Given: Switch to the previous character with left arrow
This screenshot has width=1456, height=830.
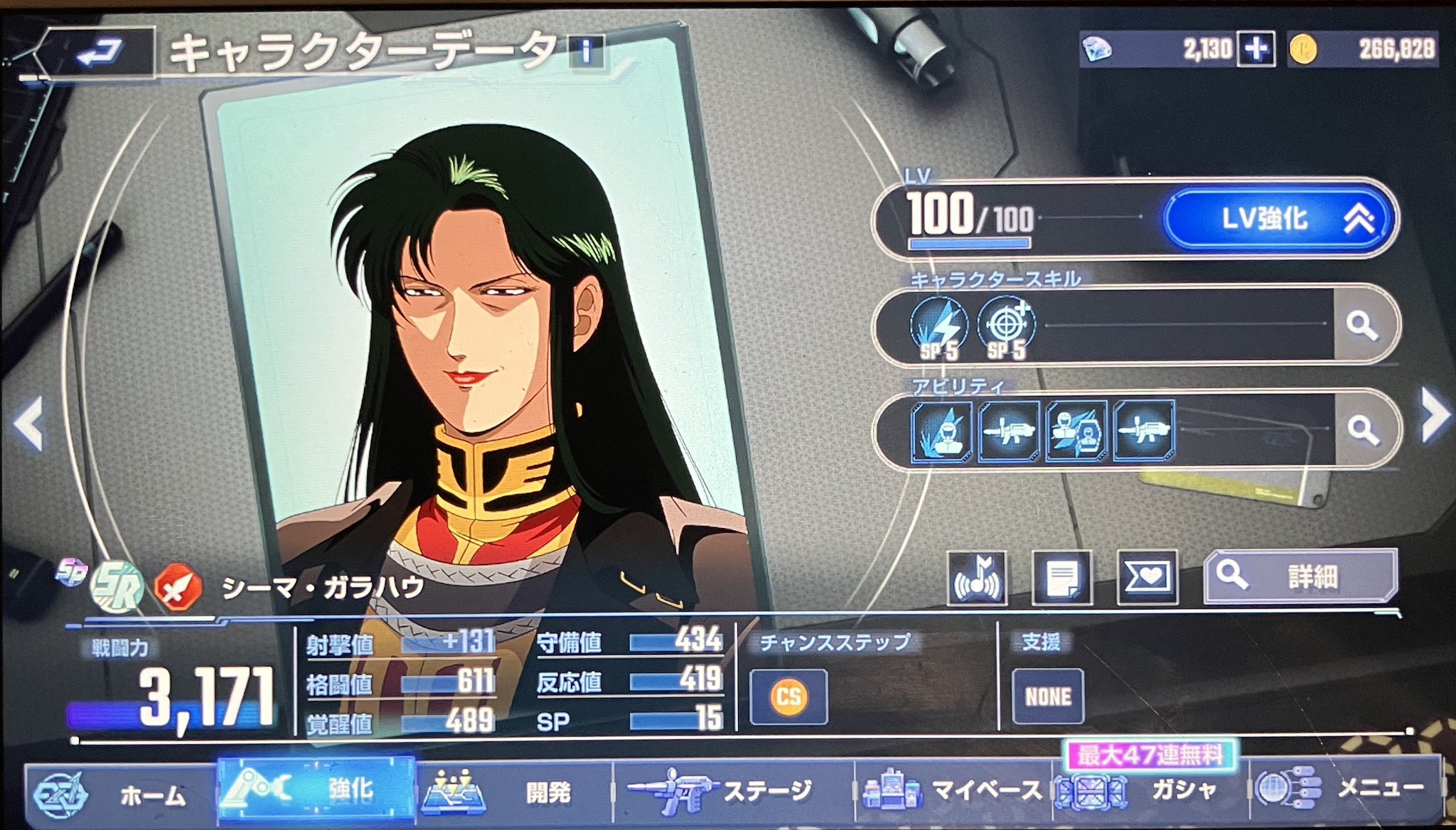Looking at the screenshot, I should (x=29, y=424).
